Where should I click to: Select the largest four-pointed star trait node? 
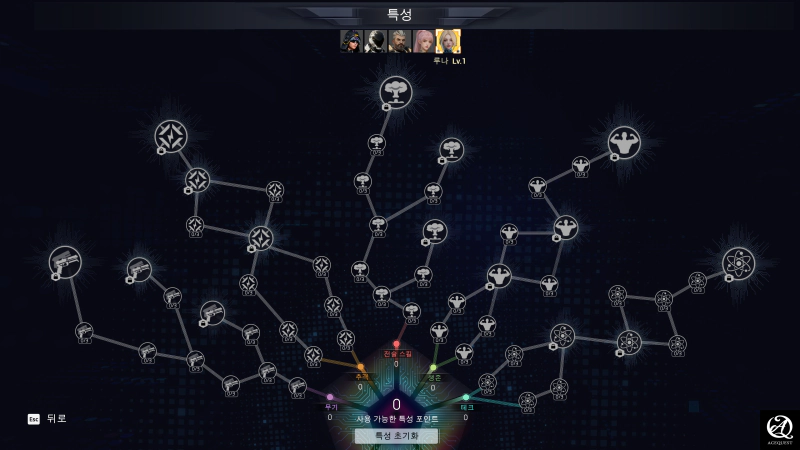(x=171, y=137)
